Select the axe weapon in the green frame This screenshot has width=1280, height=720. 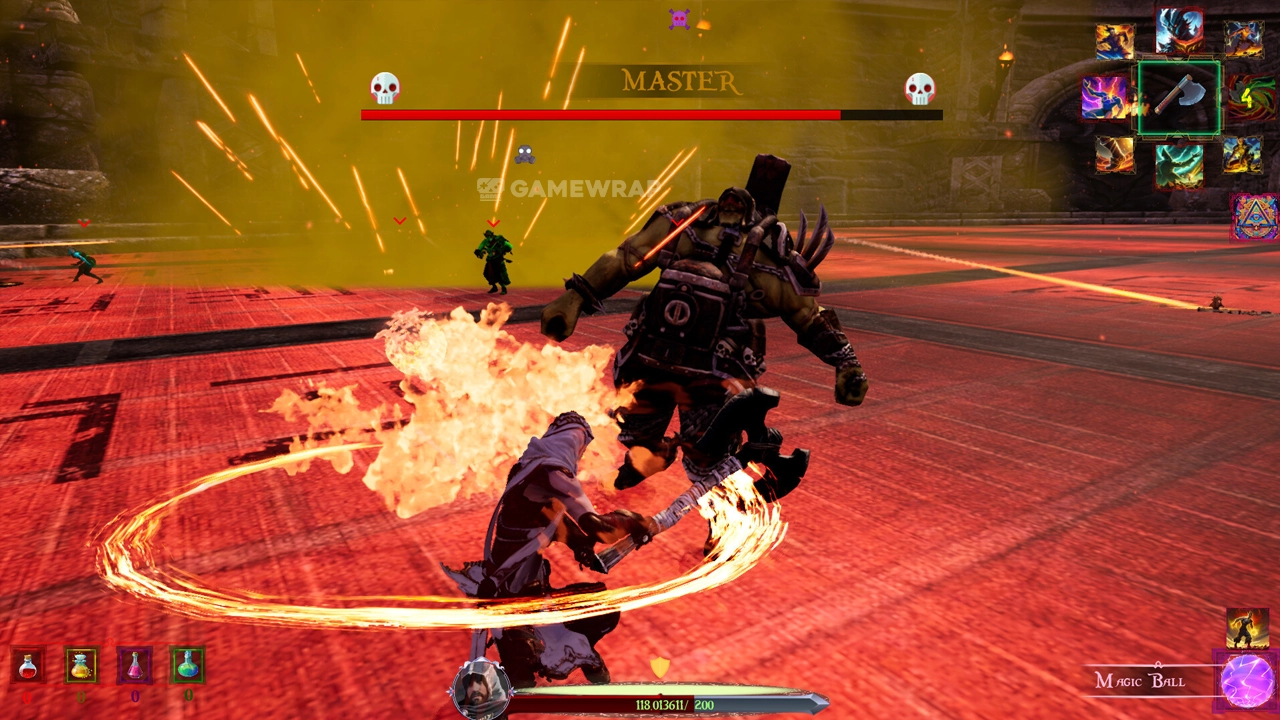point(1179,97)
